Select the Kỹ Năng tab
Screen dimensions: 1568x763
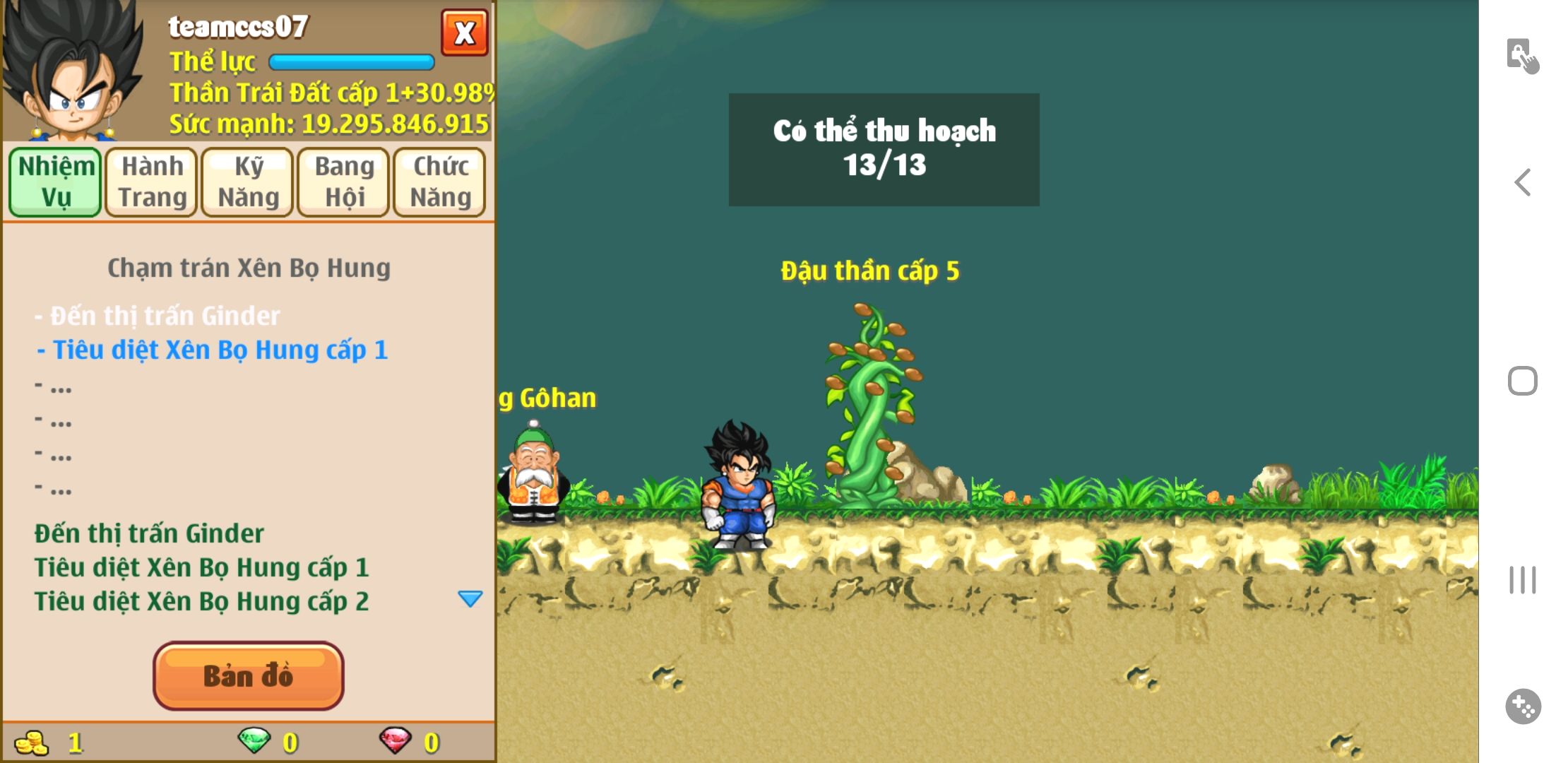[248, 182]
